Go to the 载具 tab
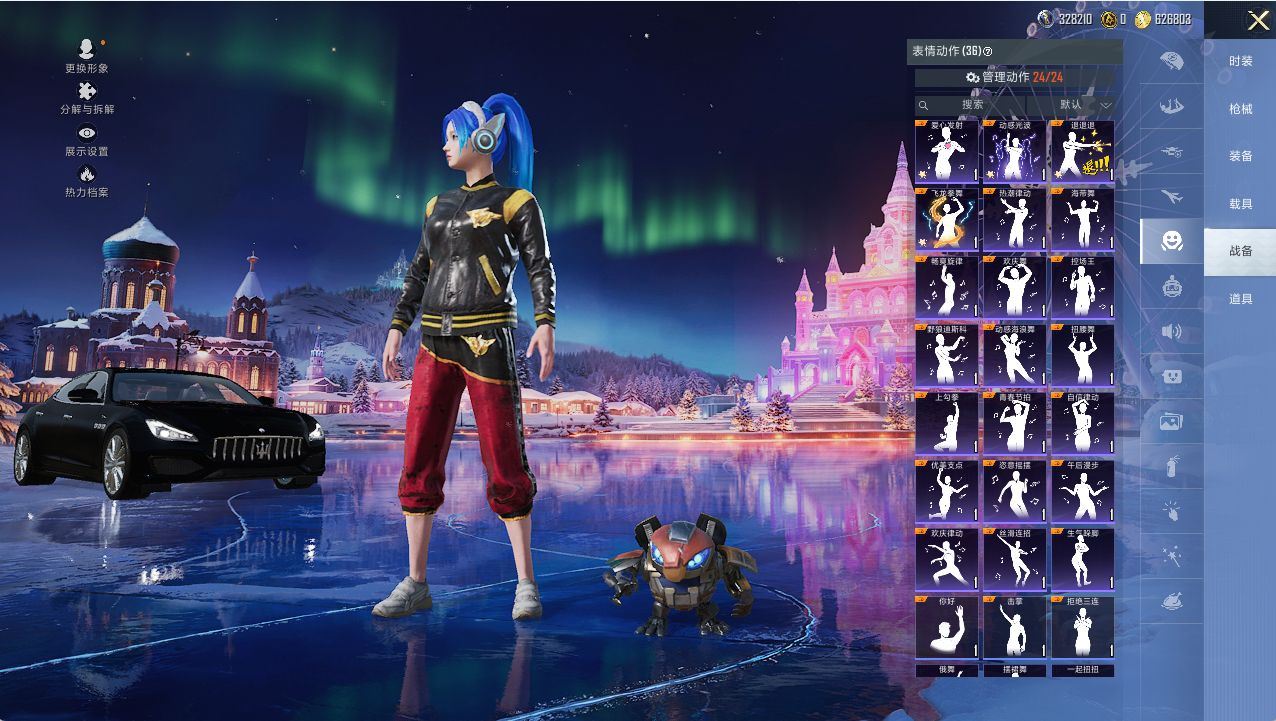This screenshot has height=721, width=1276. [1240, 204]
